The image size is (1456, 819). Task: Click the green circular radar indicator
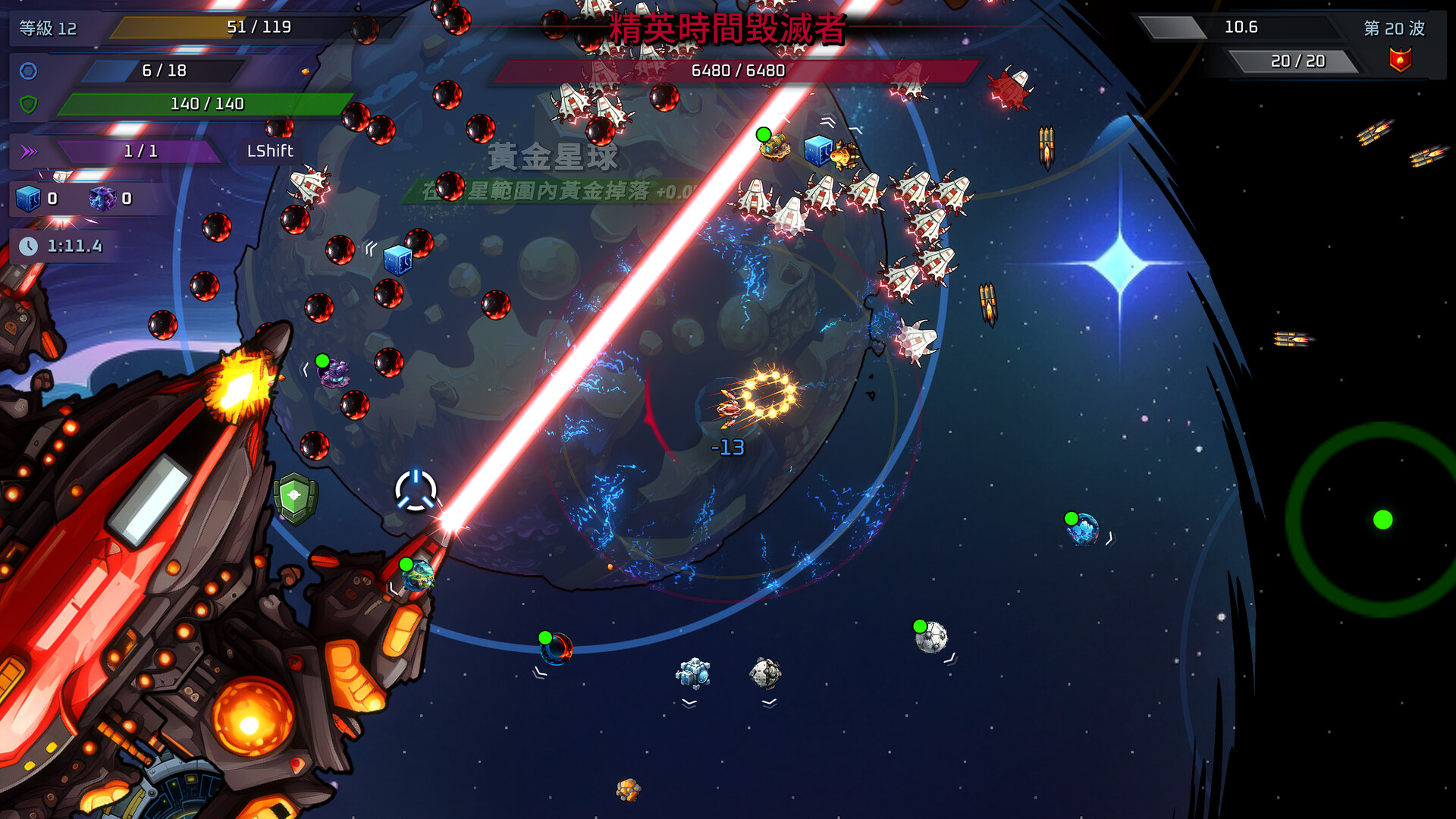click(1382, 519)
